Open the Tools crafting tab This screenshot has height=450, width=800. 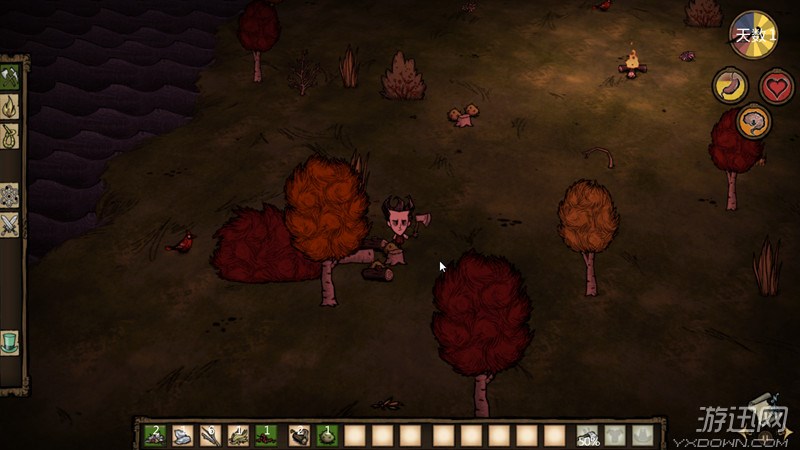click(11, 77)
